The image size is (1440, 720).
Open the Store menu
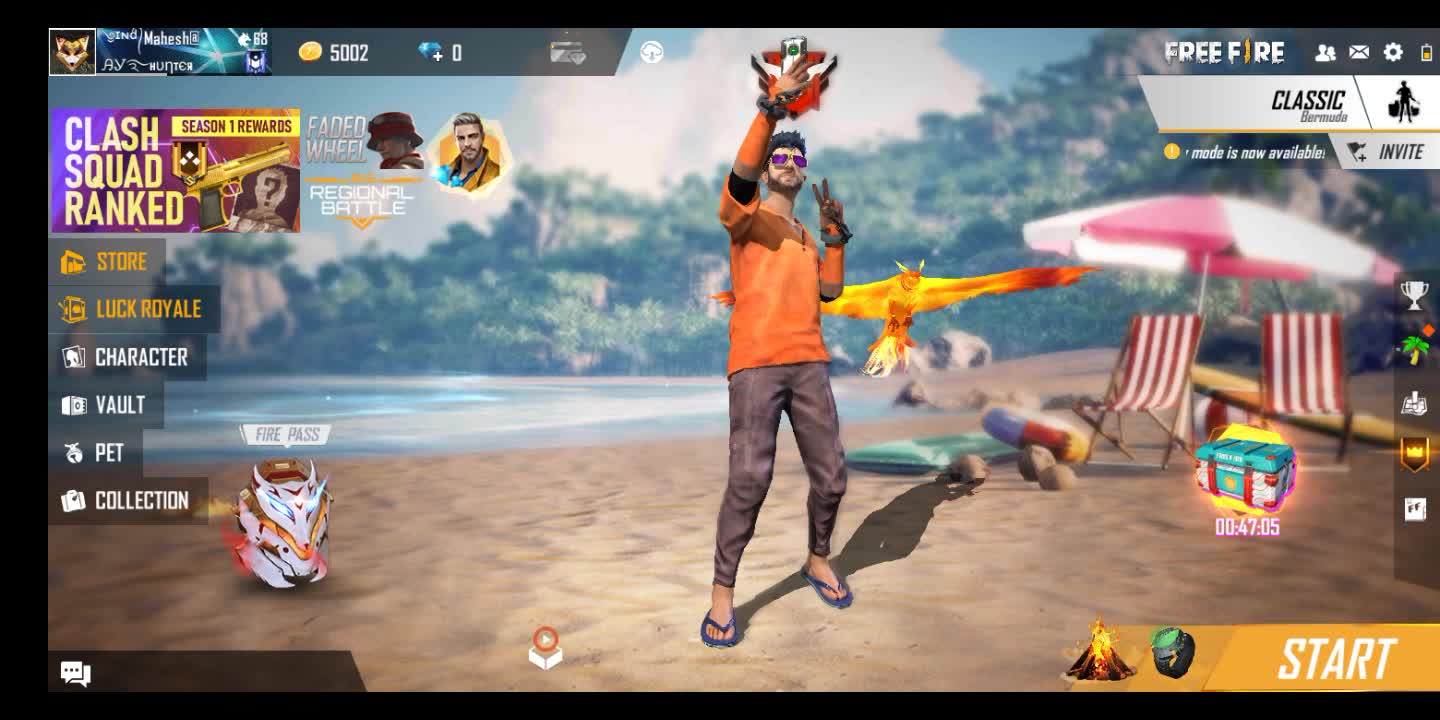pos(106,262)
